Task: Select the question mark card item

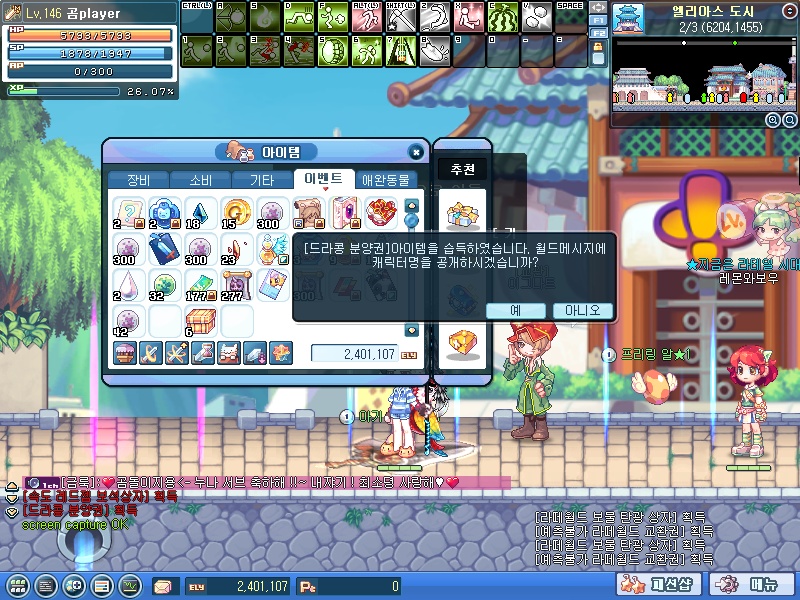Action: pyautogui.click(x=125, y=211)
